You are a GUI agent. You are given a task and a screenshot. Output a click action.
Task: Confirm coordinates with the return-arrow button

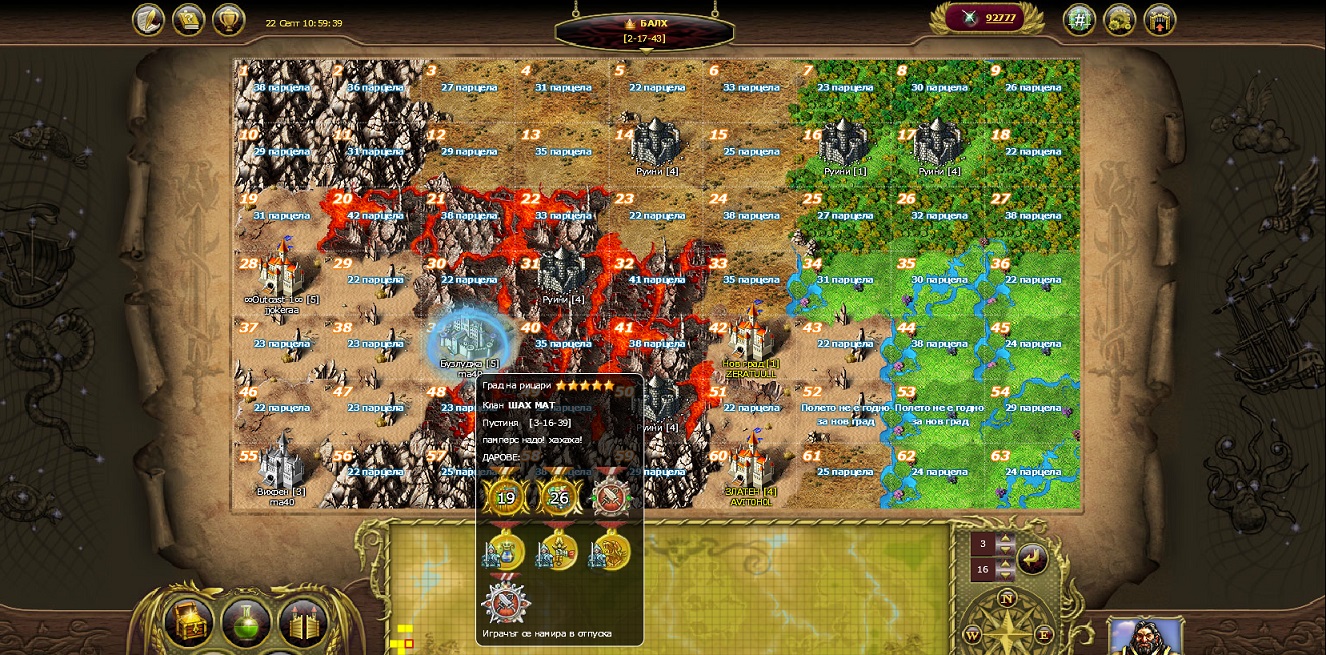pyautogui.click(x=1033, y=558)
